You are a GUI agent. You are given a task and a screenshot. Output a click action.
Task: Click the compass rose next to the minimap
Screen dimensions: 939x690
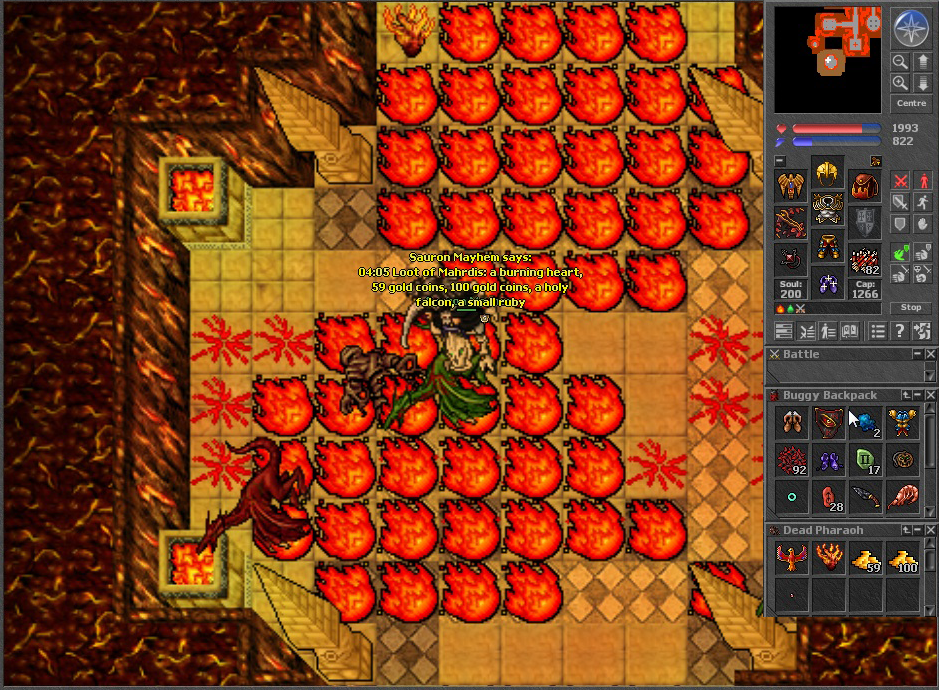911,27
